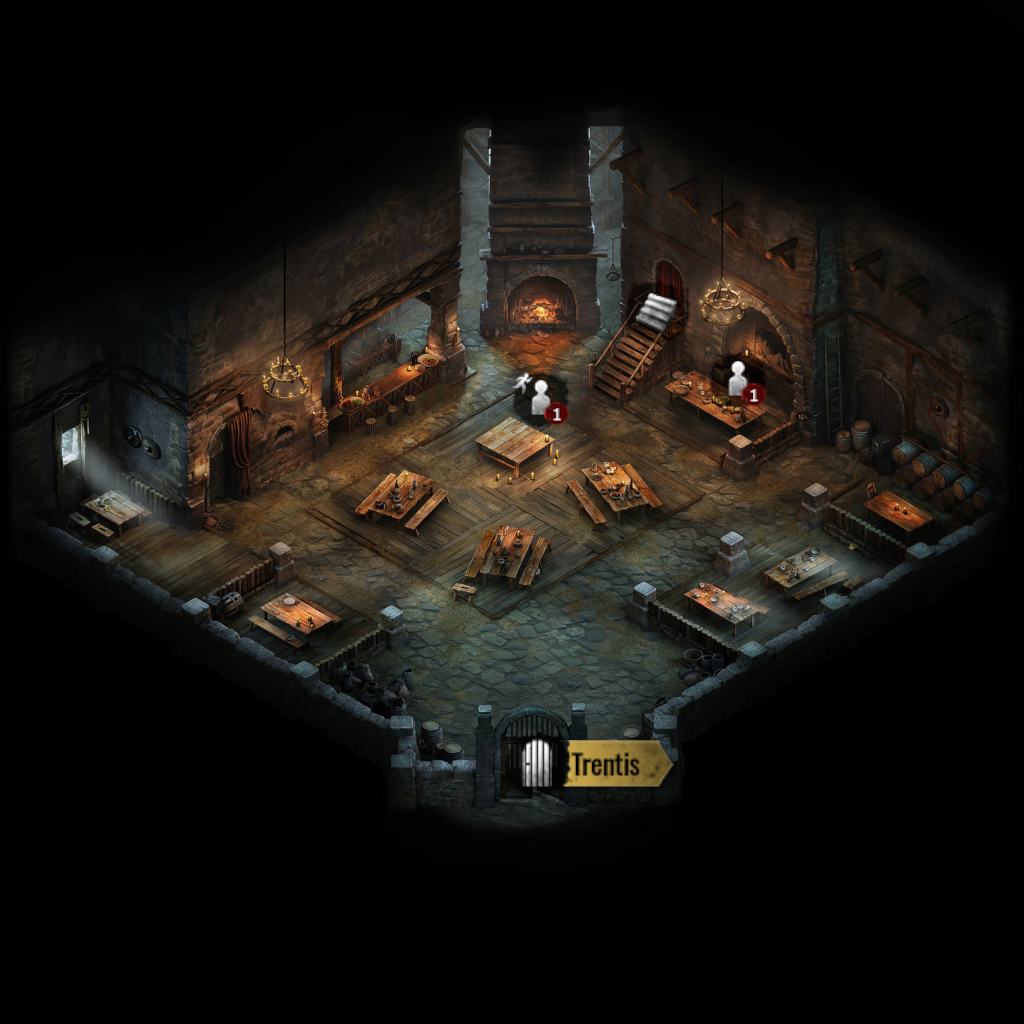Select the person marker beside the food-laden table
Screen dimensions: 1024x1024
[x=738, y=379]
